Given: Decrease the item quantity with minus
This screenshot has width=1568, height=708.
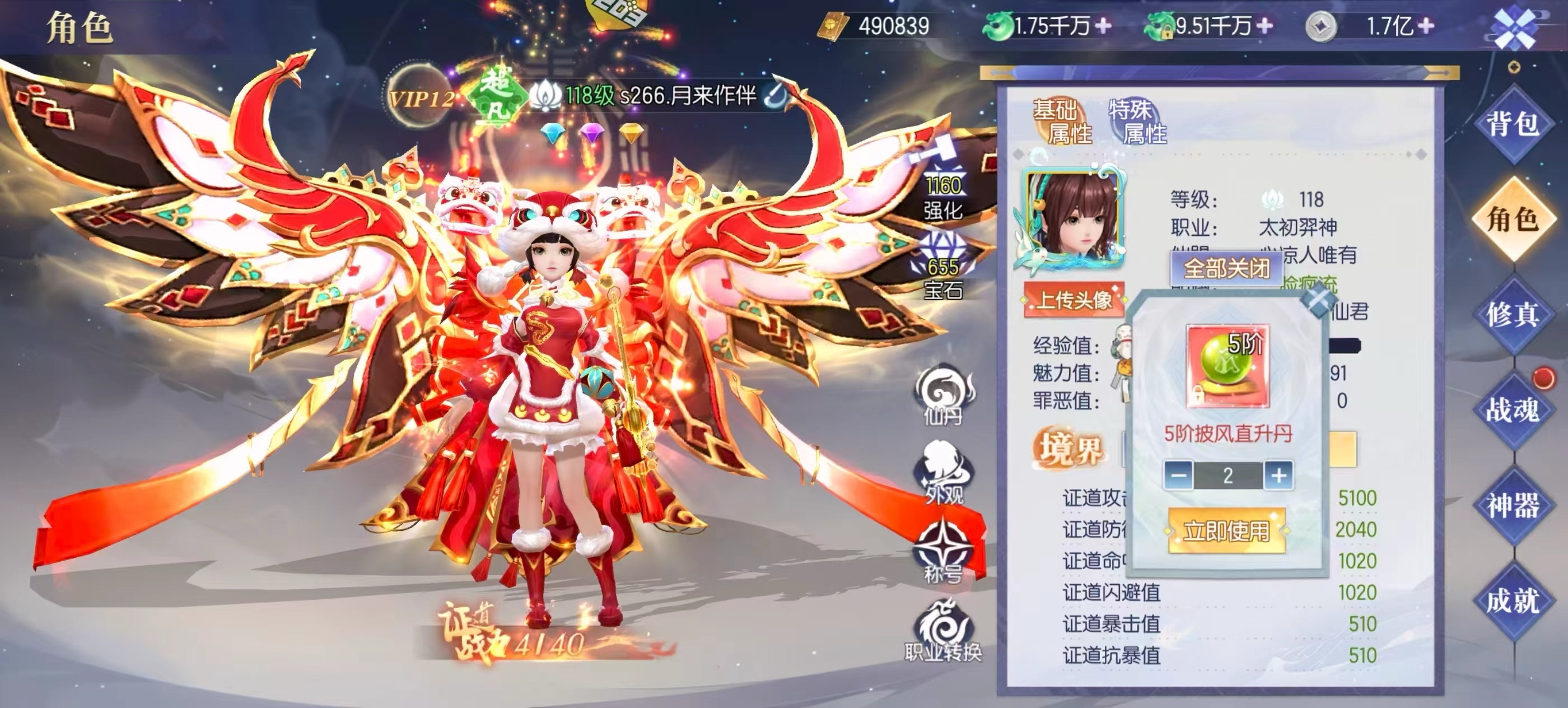Looking at the screenshot, I should point(1178,475).
